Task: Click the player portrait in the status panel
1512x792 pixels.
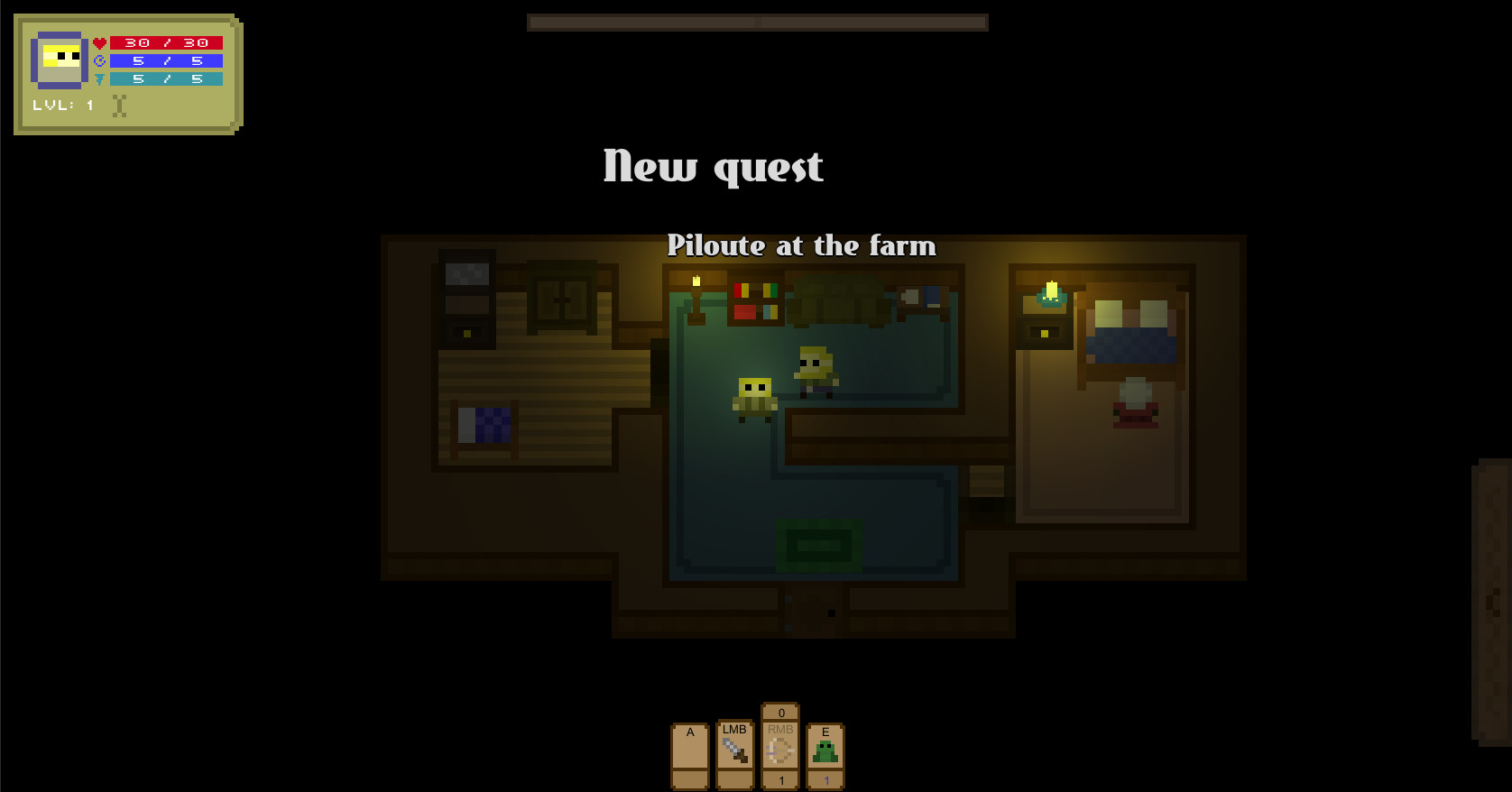Action: click(60, 59)
